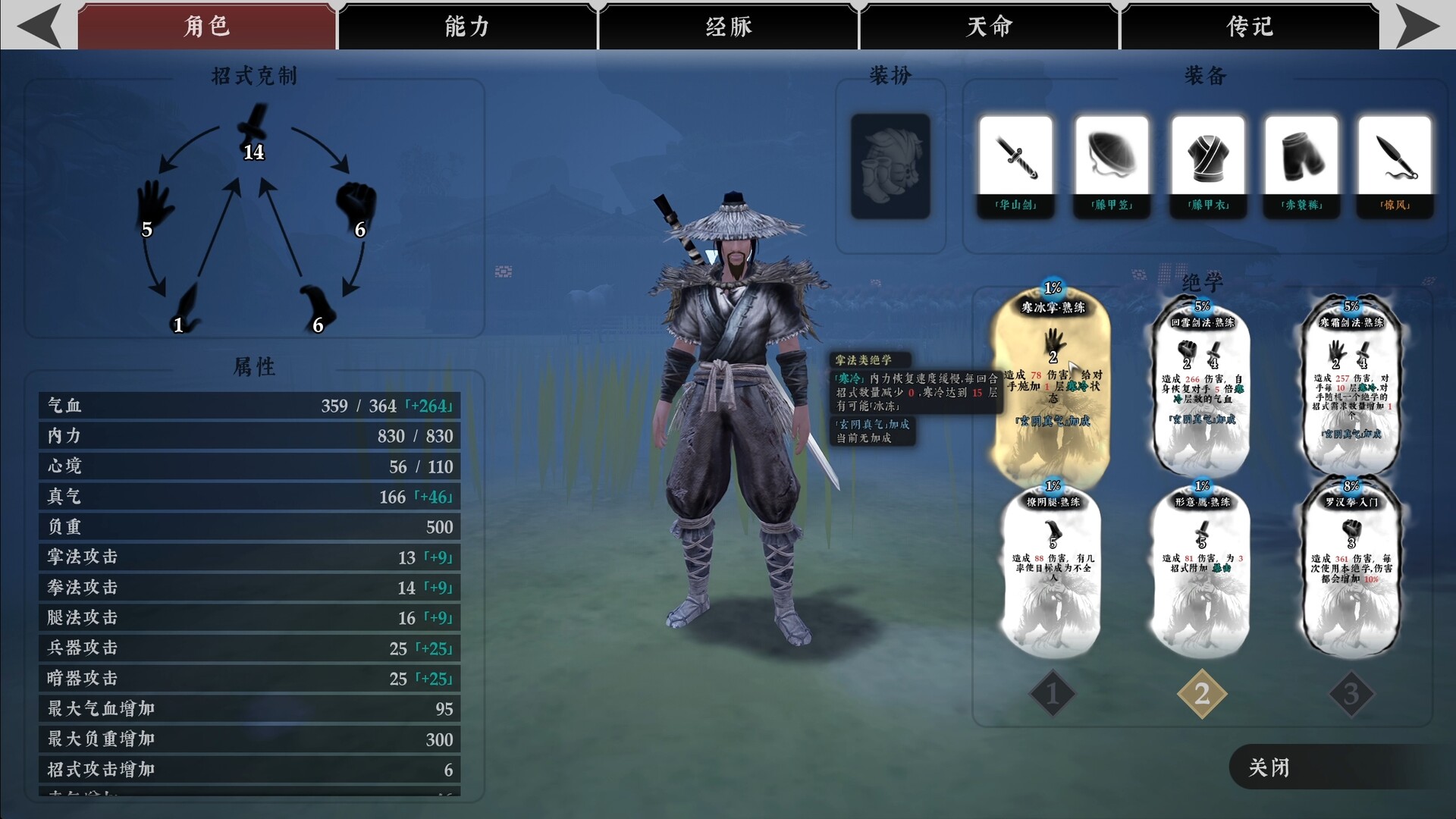The width and height of the screenshot is (1456, 819).
Task: Select skill page 3 diamond
Action: 1351,692
